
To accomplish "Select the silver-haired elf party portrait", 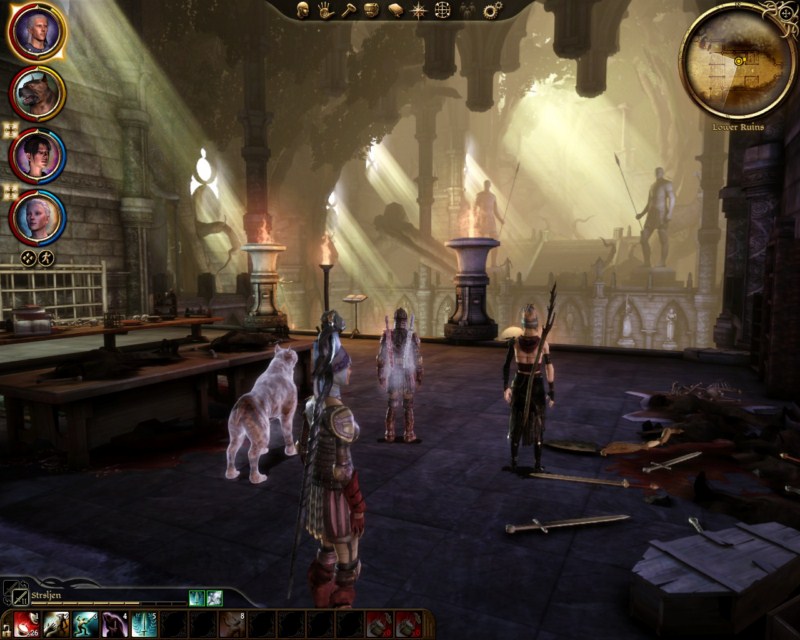I will [x=37, y=217].
